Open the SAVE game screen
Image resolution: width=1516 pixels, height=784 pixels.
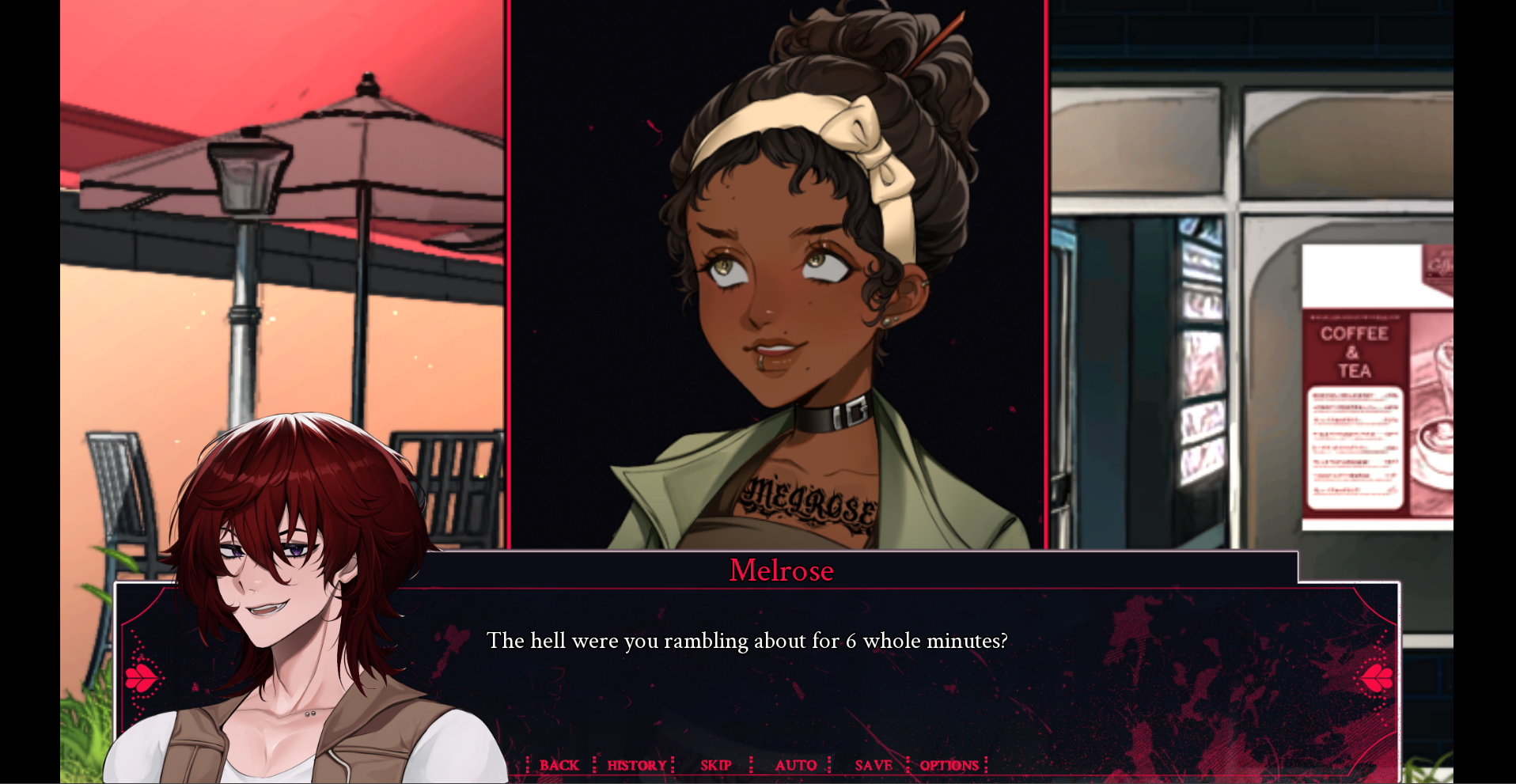pos(872,765)
